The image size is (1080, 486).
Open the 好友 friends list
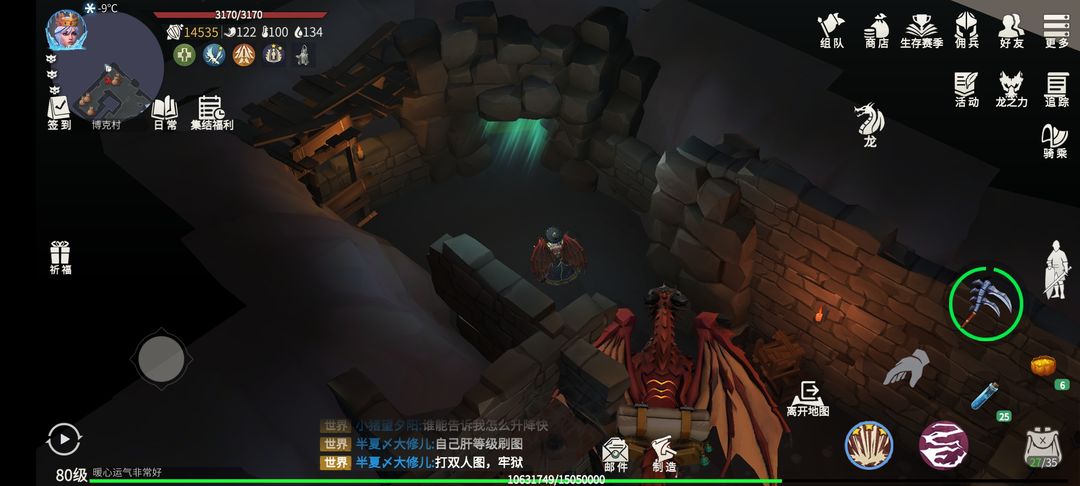point(1012,31)
